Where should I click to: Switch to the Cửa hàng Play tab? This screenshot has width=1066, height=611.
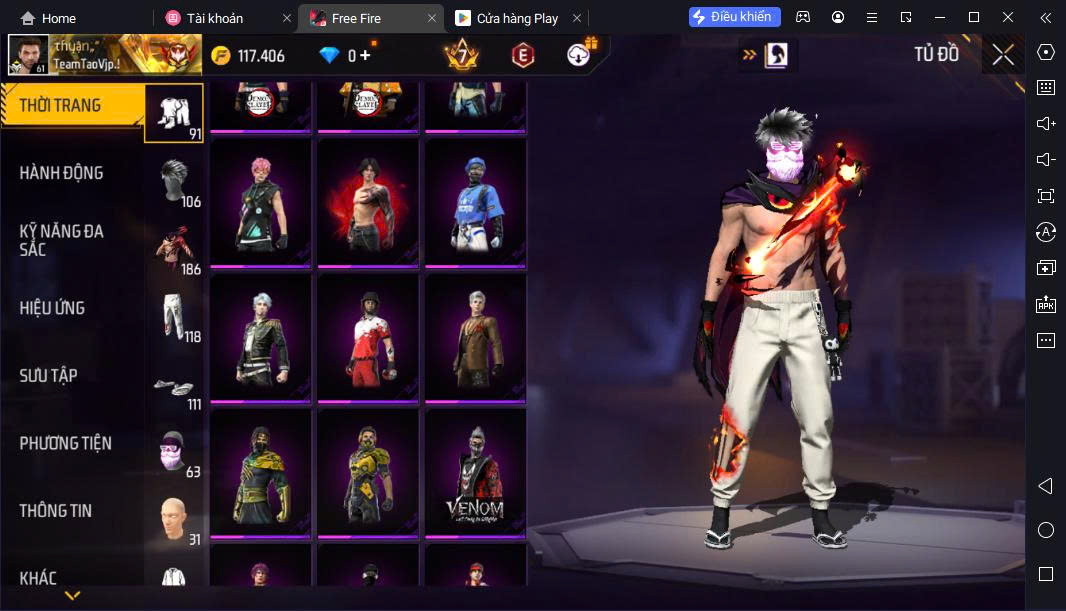click(x=516, y=18)
